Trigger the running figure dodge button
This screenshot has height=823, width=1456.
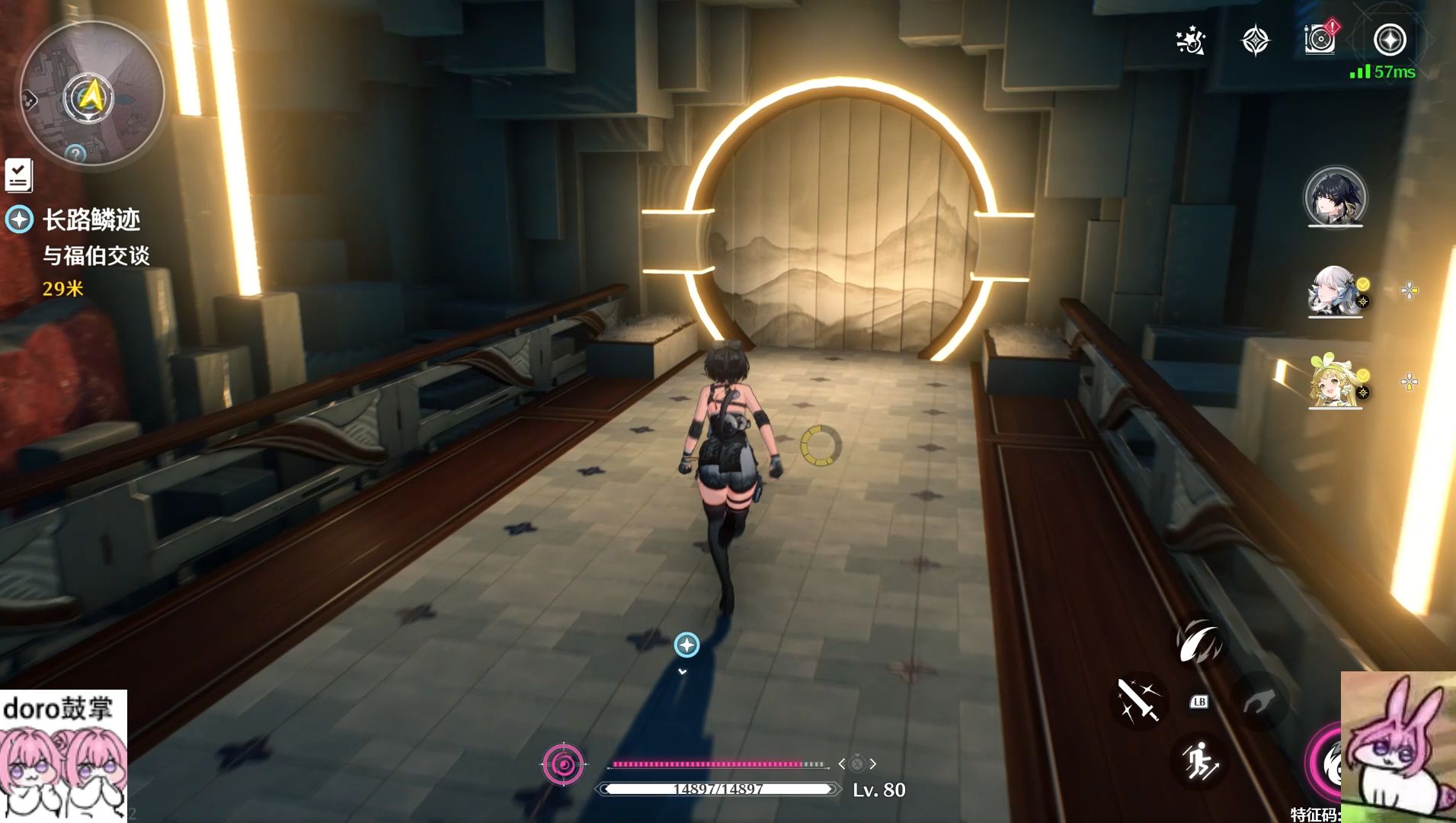tap(1199, 761)
